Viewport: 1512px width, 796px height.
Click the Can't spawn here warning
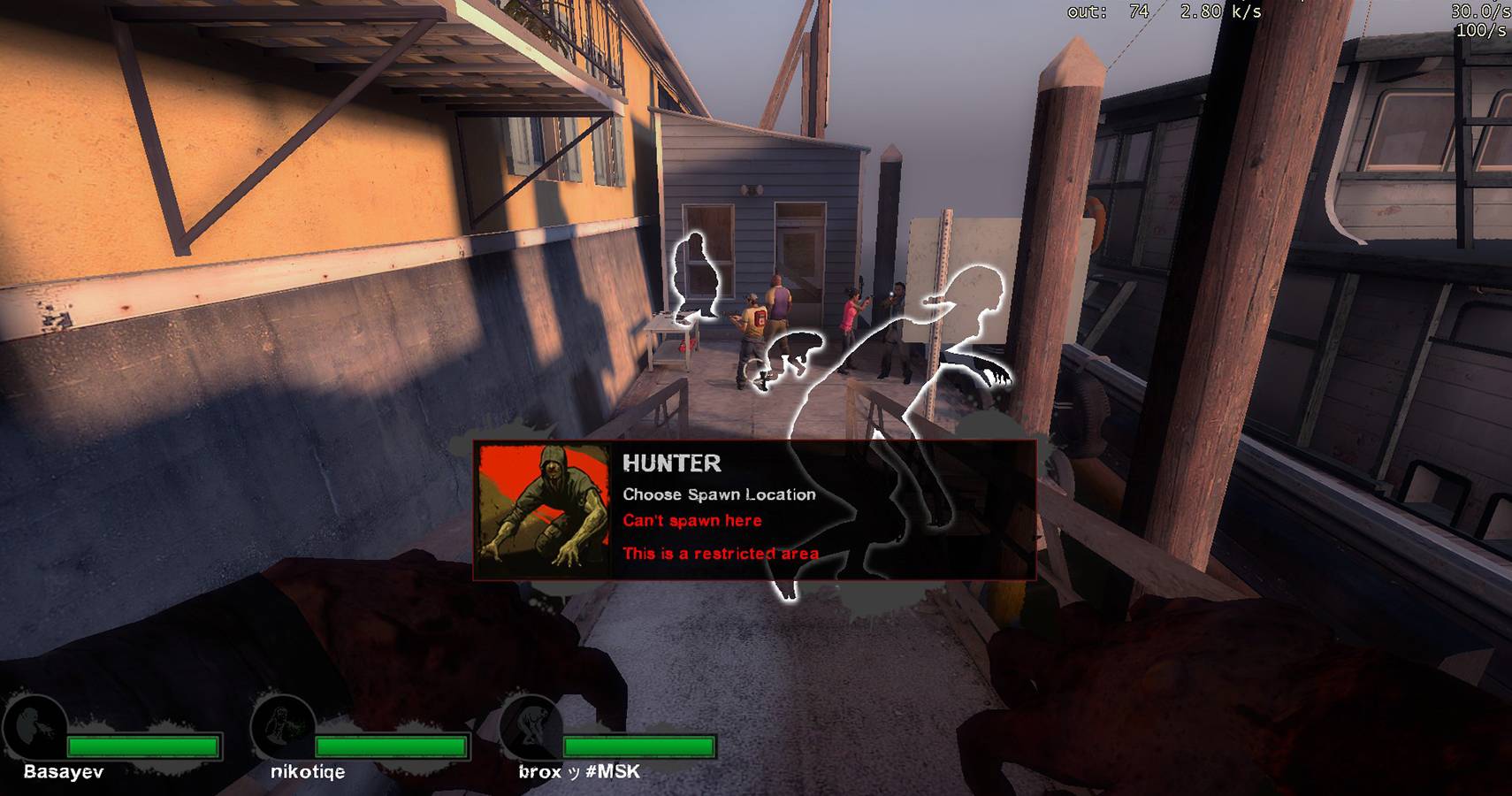[691, 521]
